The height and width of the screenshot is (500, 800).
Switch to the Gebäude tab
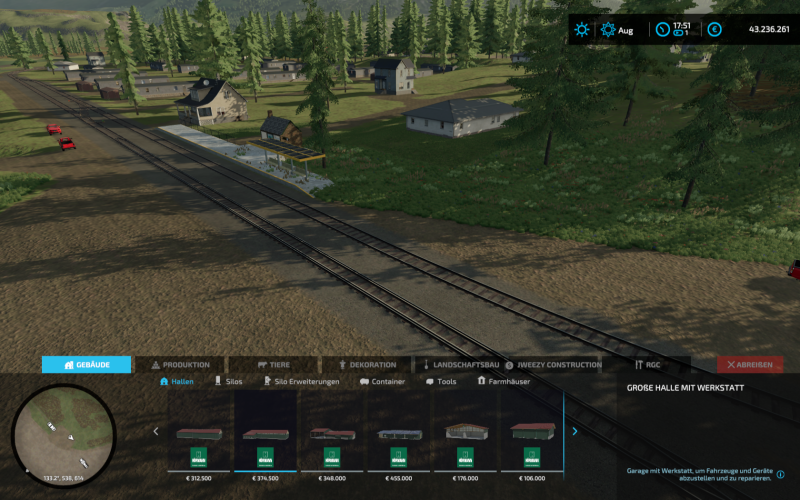(87, 365)
